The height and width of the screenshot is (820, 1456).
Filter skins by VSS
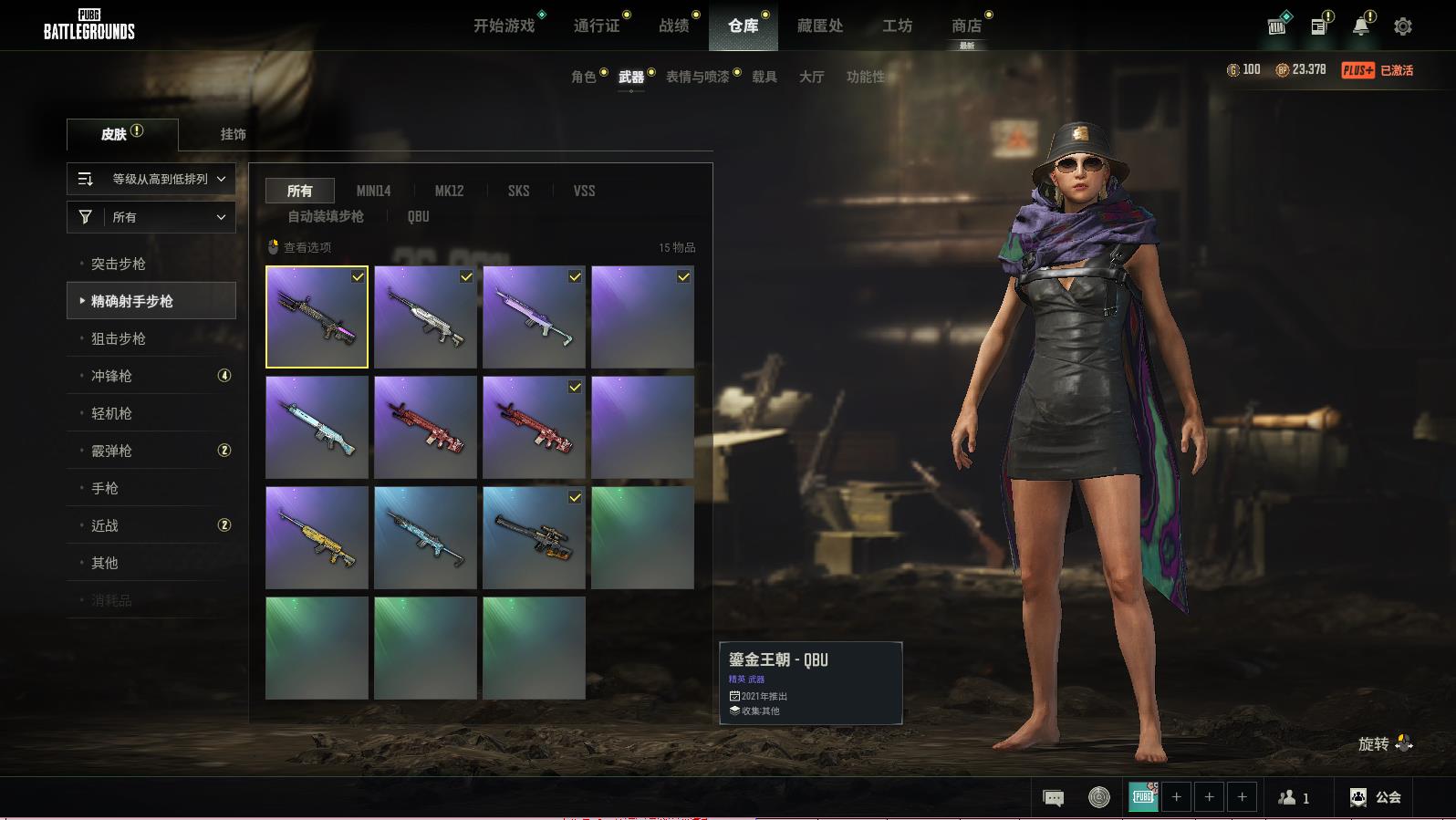tap(584, 191)
